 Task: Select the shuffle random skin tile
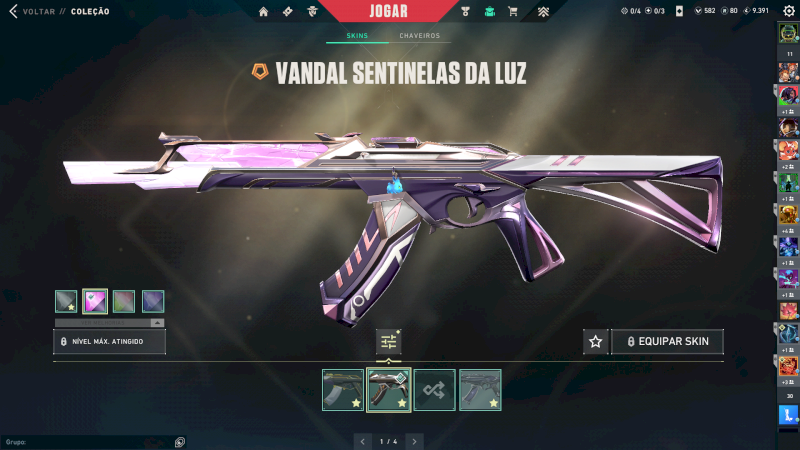tap(435, 390)
